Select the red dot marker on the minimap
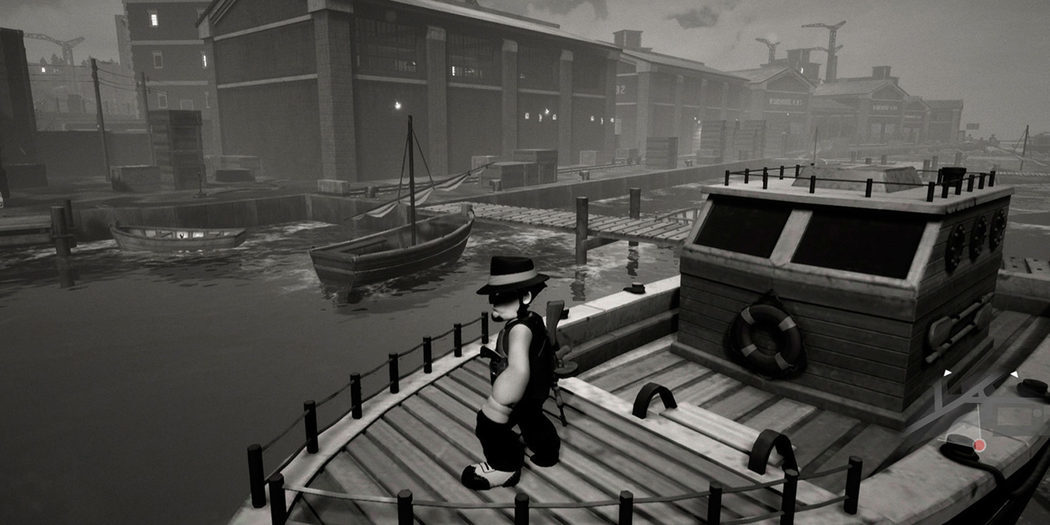1050x525 pixels. coord(980,444)
